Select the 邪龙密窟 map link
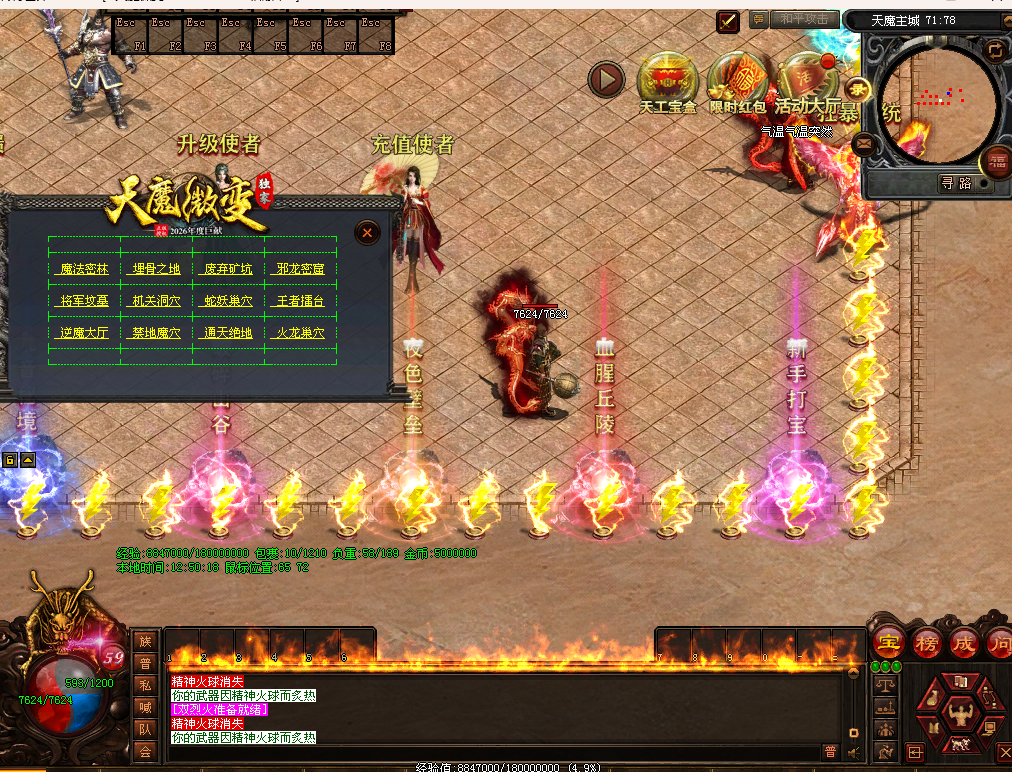The image size is (1012, 772). click(x=300, y=269)
